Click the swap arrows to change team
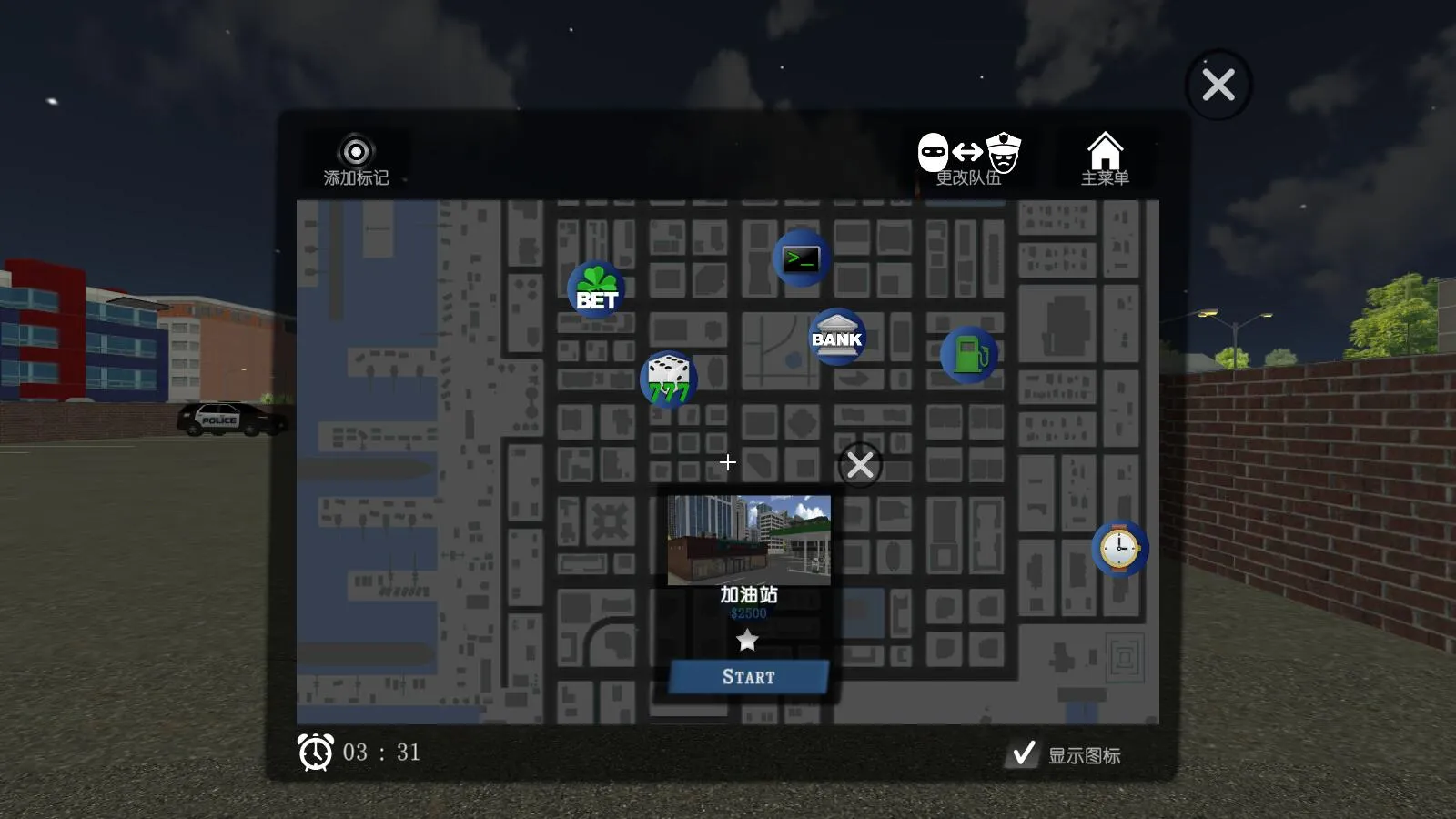 (966, 153)
